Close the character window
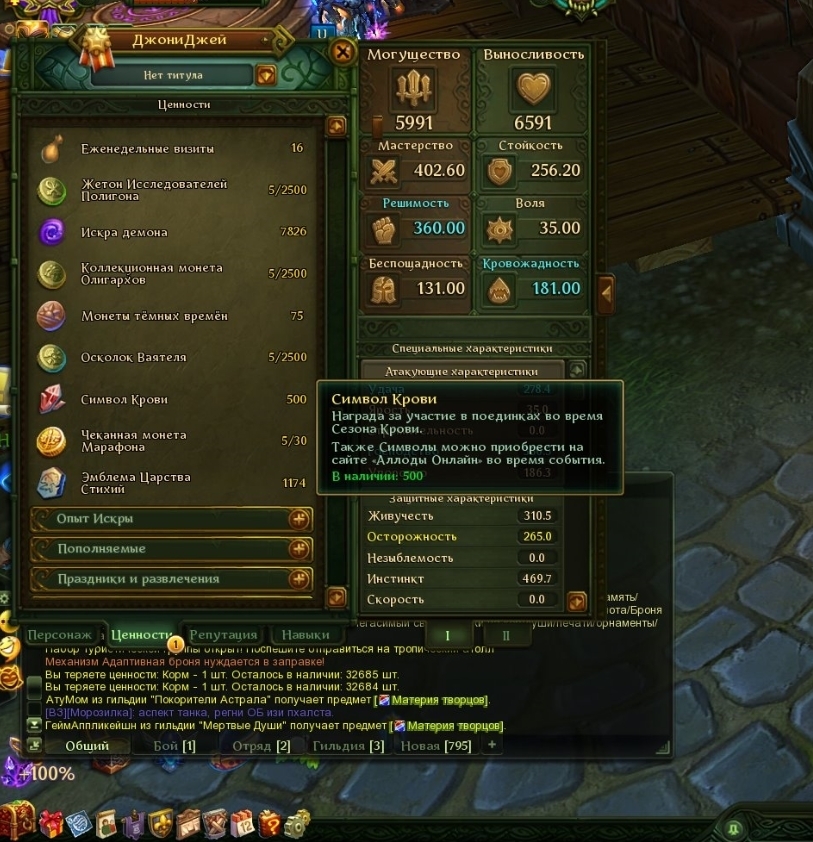Screen dimensions: 813x842 [x=343, y=52]
